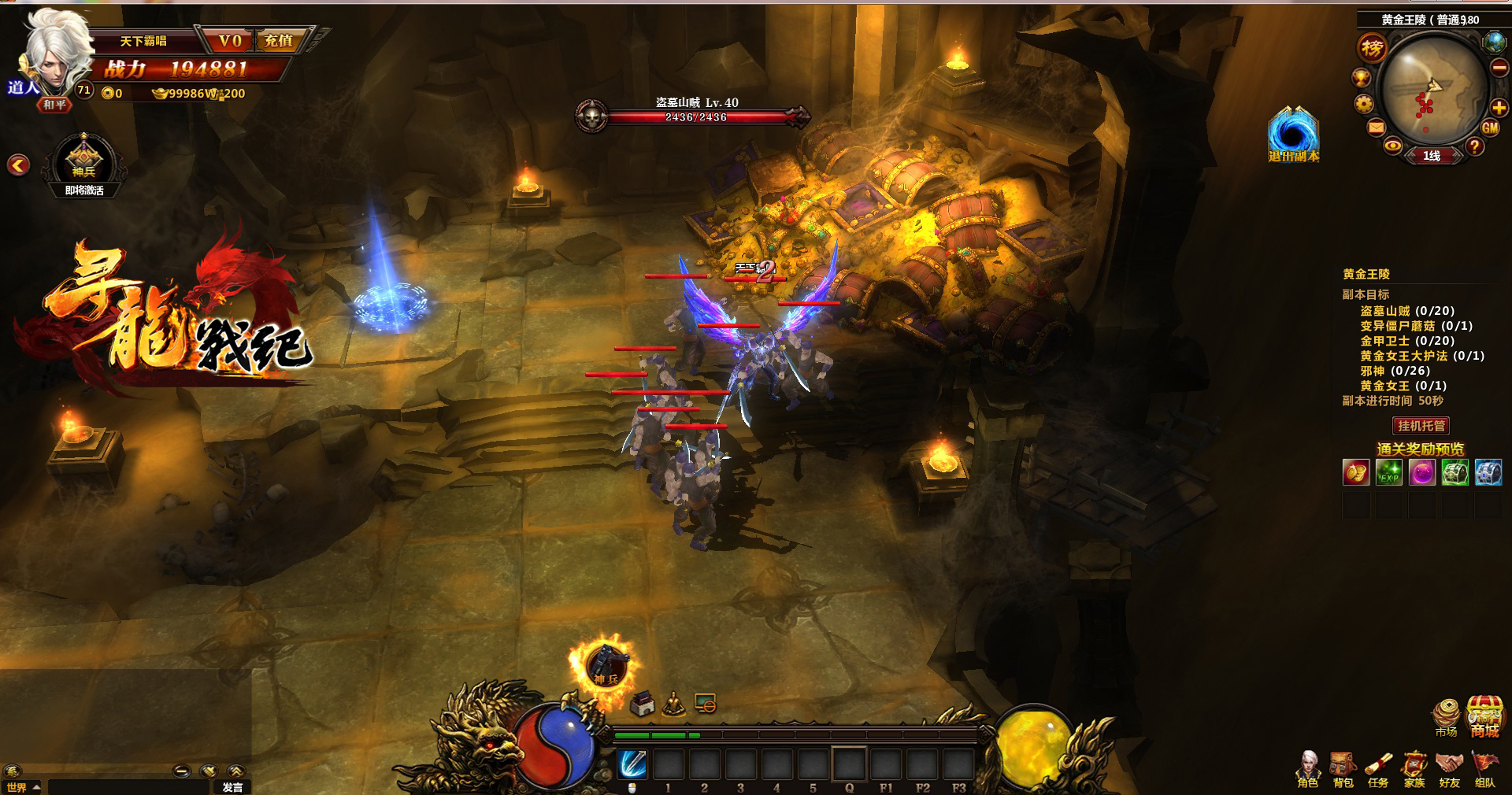Zoom out the minimap with minus
This screenshot has width=1512, height=795.
pyautogui.click(x=1499, y=68)
